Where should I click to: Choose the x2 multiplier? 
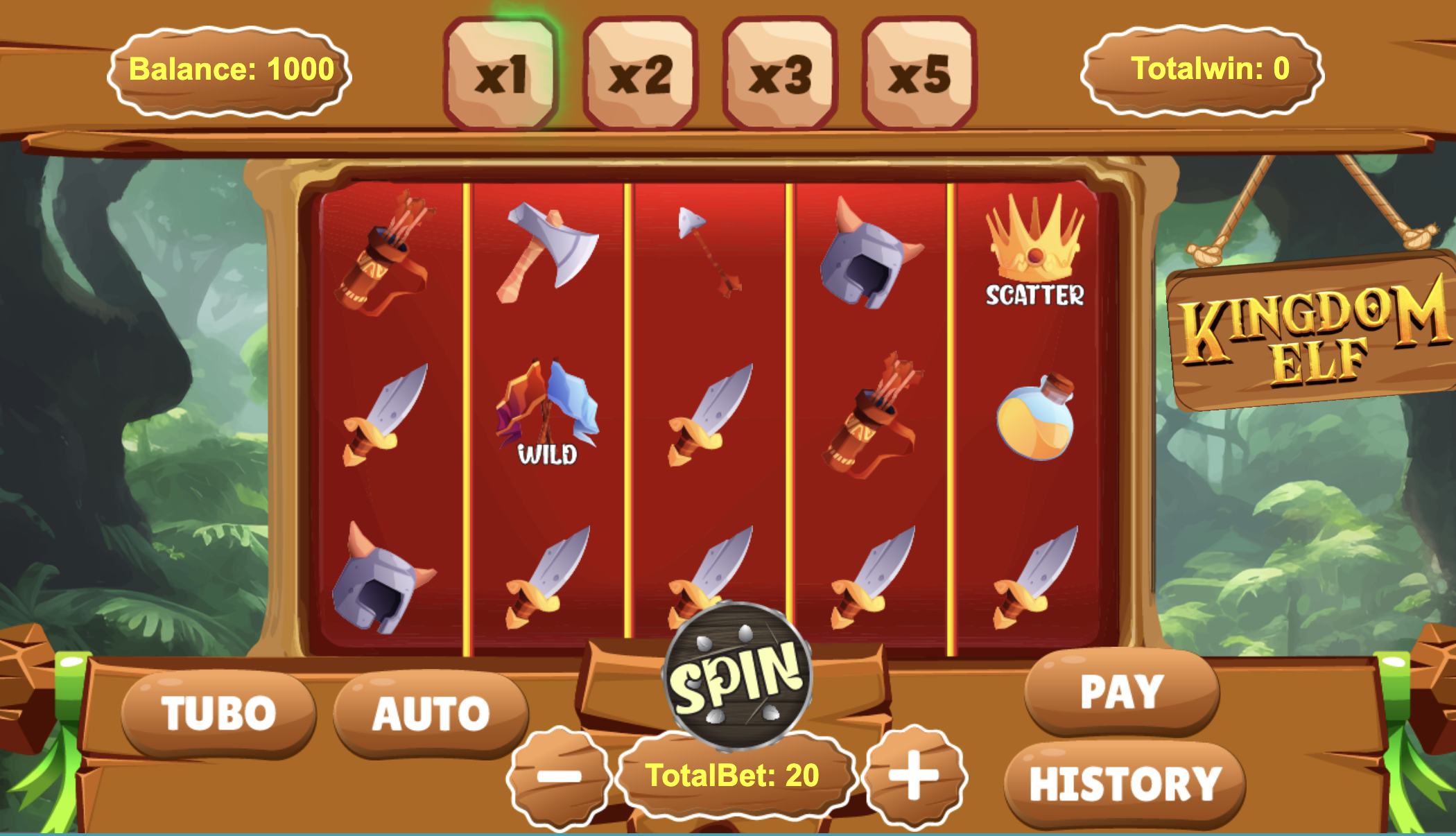coord(641,74)
